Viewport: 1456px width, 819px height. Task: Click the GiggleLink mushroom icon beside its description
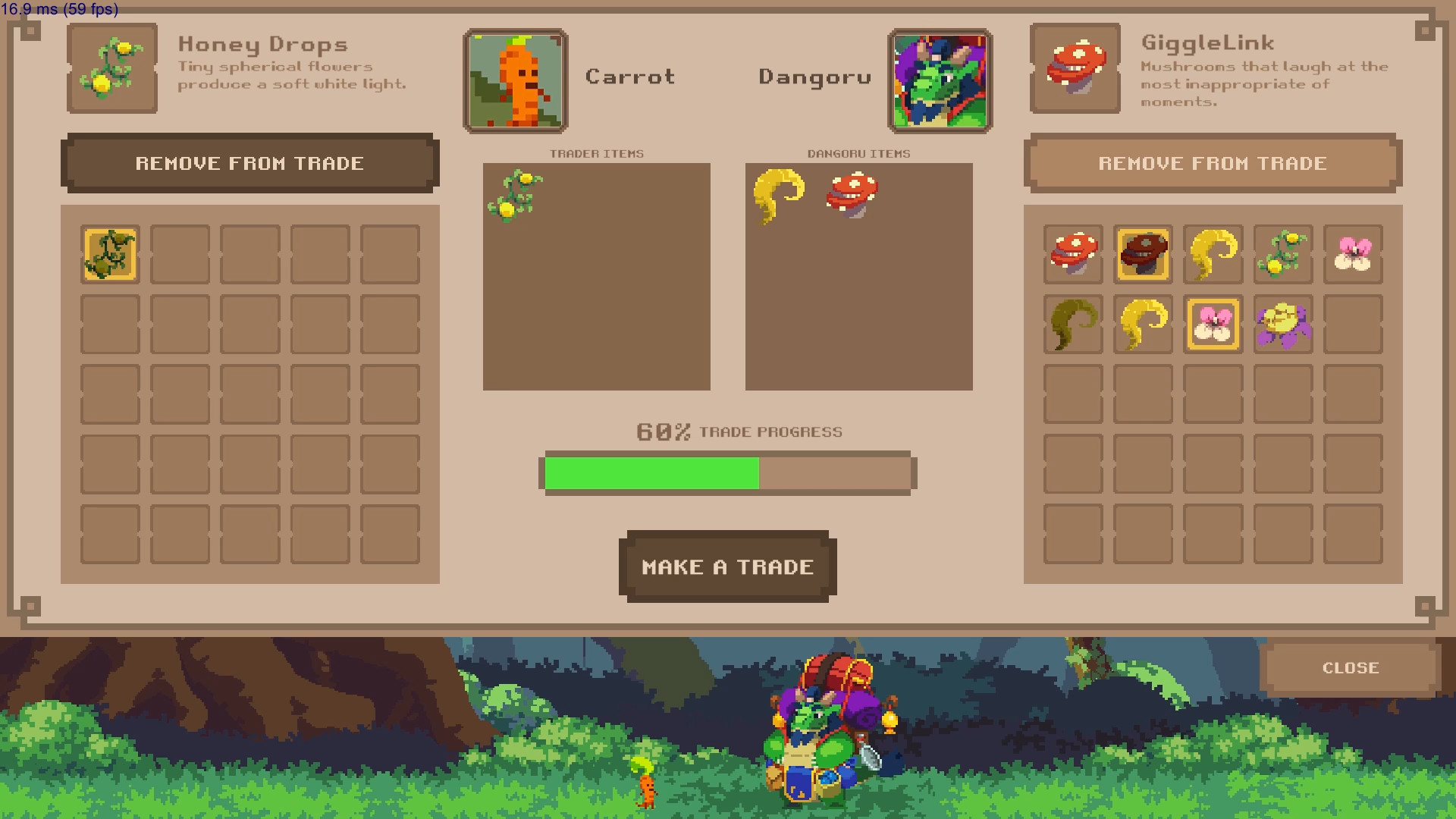click(1075, 68)
